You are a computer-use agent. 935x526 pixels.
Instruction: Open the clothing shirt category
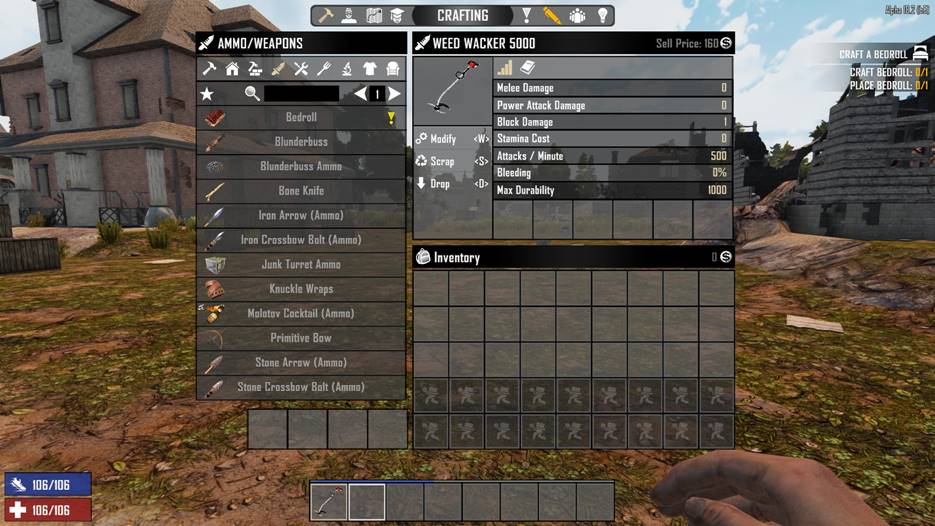(x=370, y=69)
